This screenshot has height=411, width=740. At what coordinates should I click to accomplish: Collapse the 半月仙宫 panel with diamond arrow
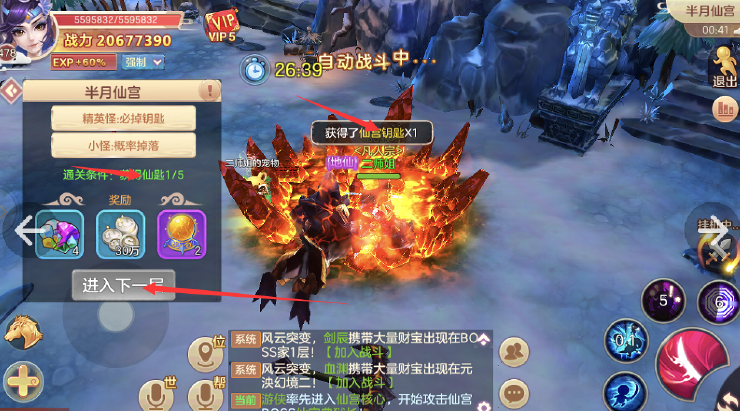11,91
